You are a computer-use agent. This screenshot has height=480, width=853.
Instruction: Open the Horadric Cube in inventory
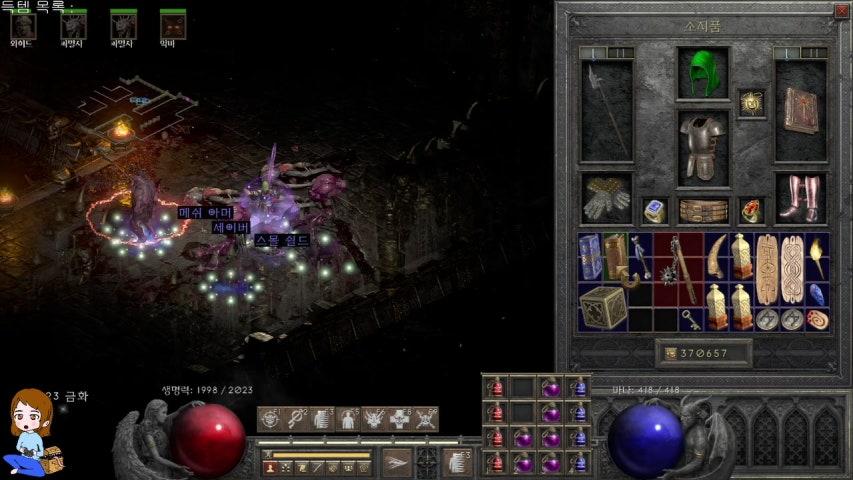click(x=602, y=306)
